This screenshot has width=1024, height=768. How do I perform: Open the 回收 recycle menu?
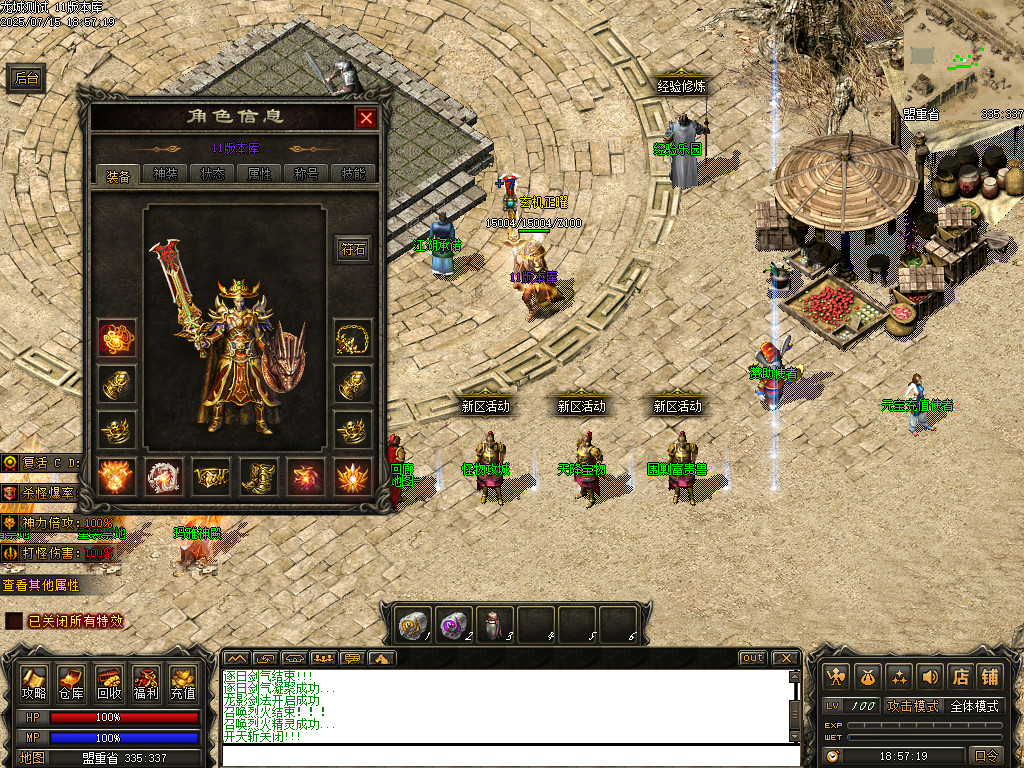109,683
